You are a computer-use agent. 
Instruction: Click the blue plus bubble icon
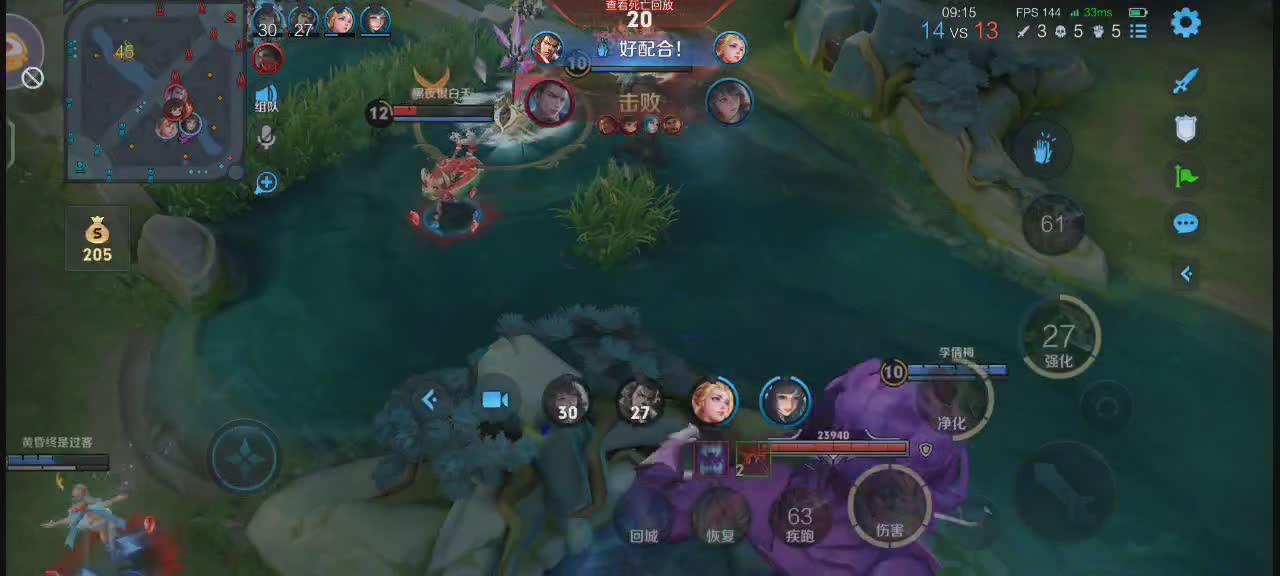pyautogui.click(x=266, y=183)
